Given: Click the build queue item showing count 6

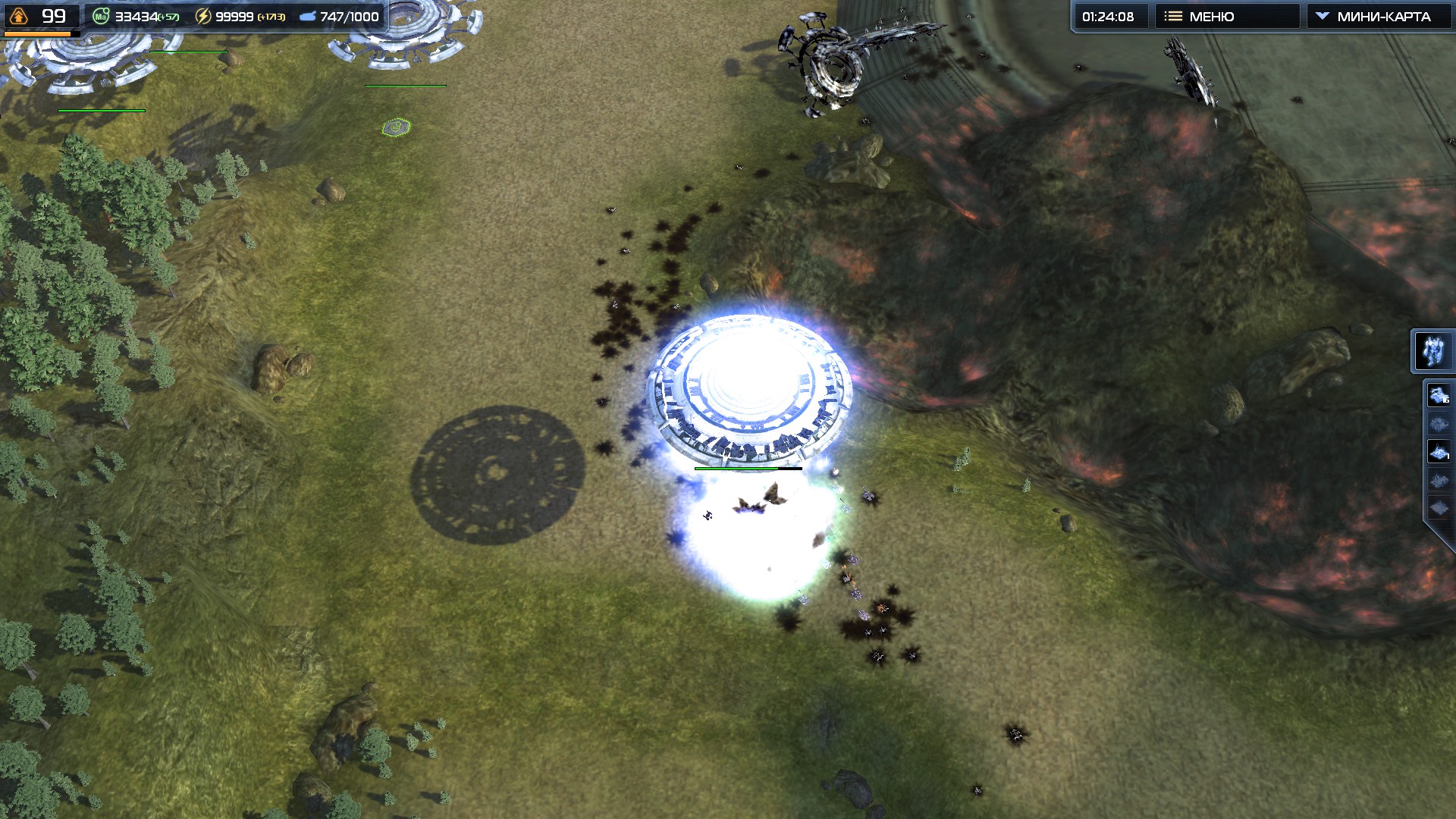Looking at the screenshot, I should pos(1438,395).
